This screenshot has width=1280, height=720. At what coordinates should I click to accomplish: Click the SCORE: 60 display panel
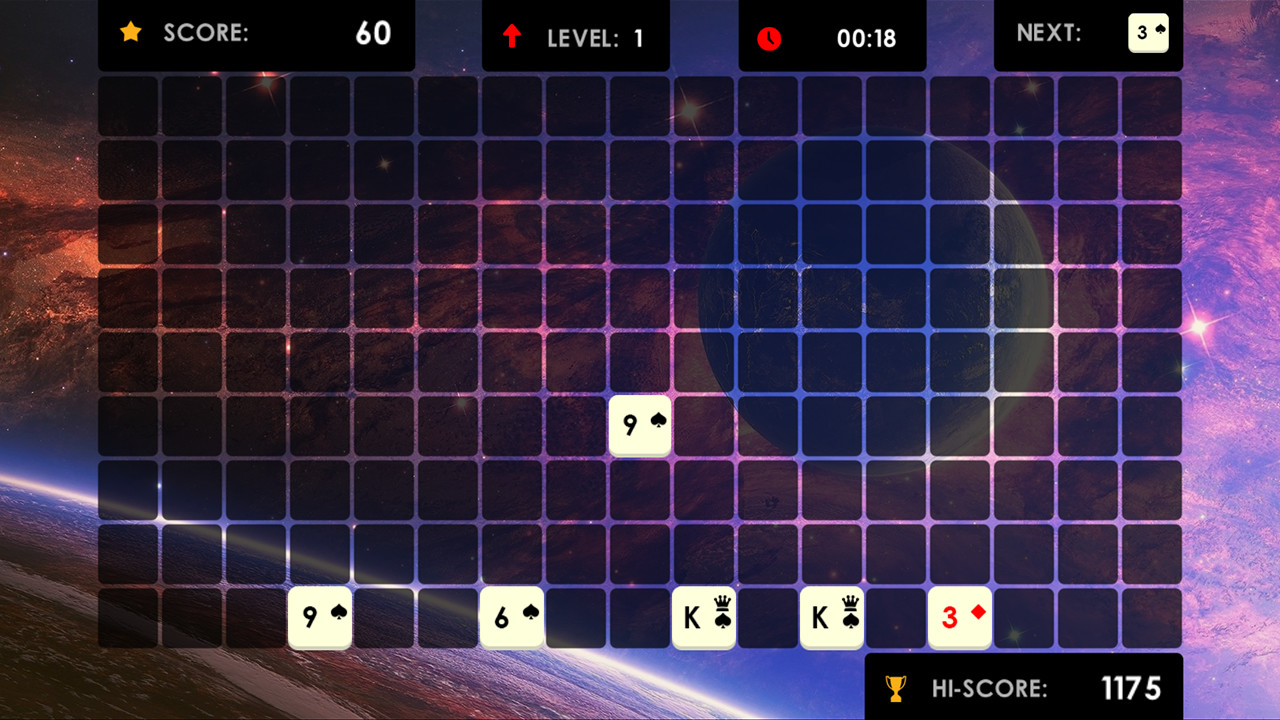(x=257, y=35)
